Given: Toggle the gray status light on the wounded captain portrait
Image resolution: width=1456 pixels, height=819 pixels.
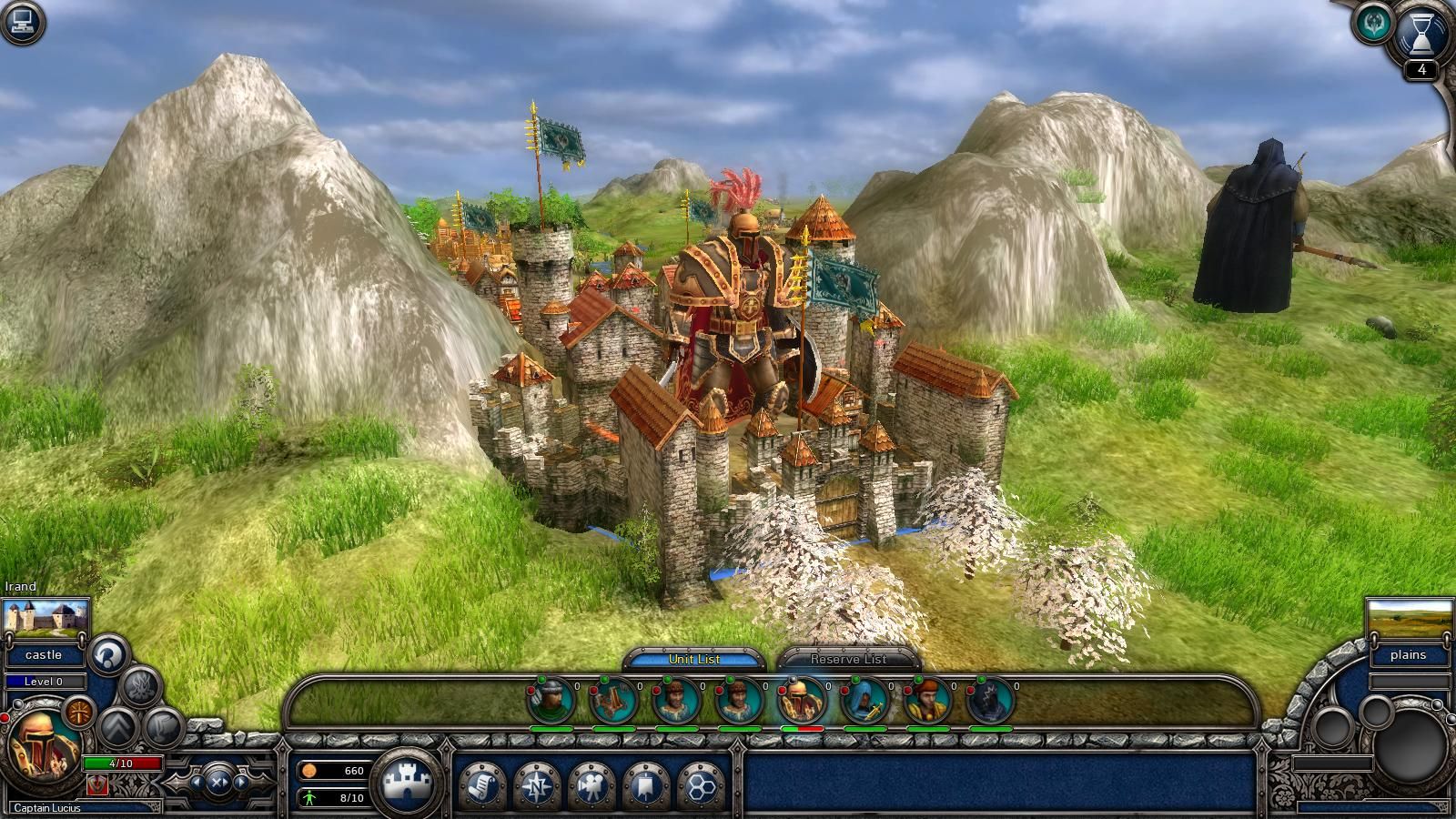Looking at the screenshot, I should 794,678.
